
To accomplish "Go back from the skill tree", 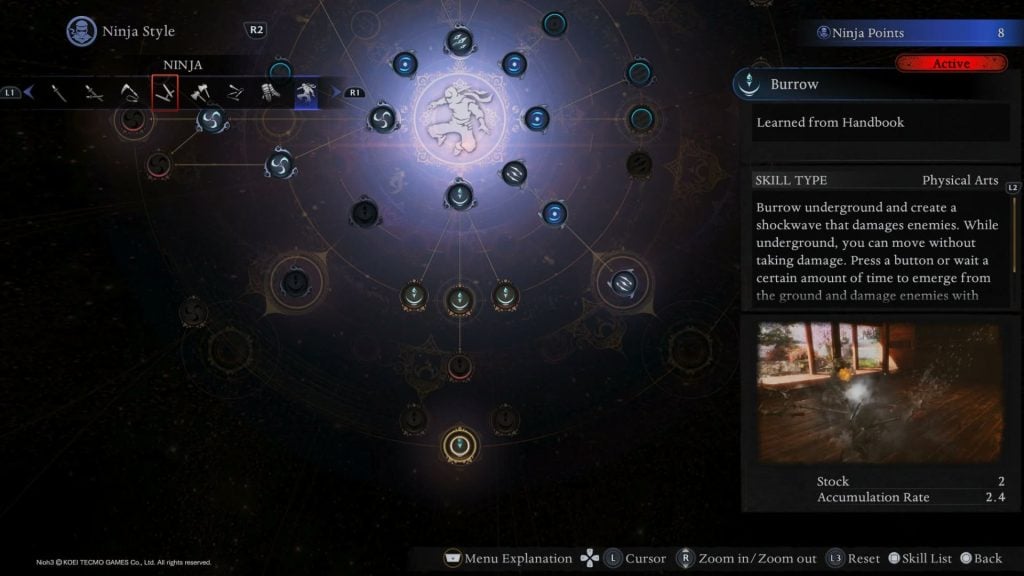I will coord(980,558).
